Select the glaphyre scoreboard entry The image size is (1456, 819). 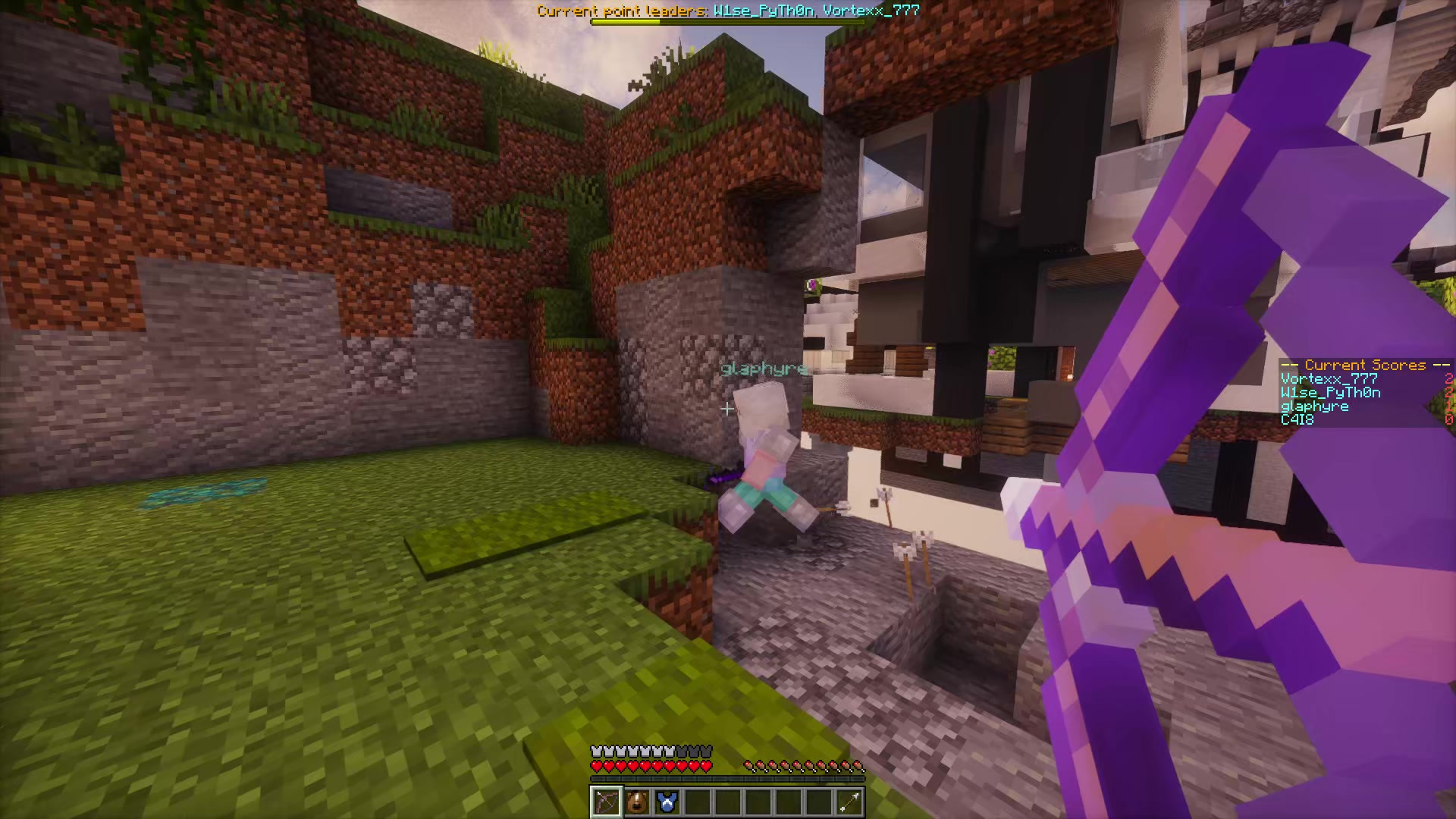[x=1316, y=406]
